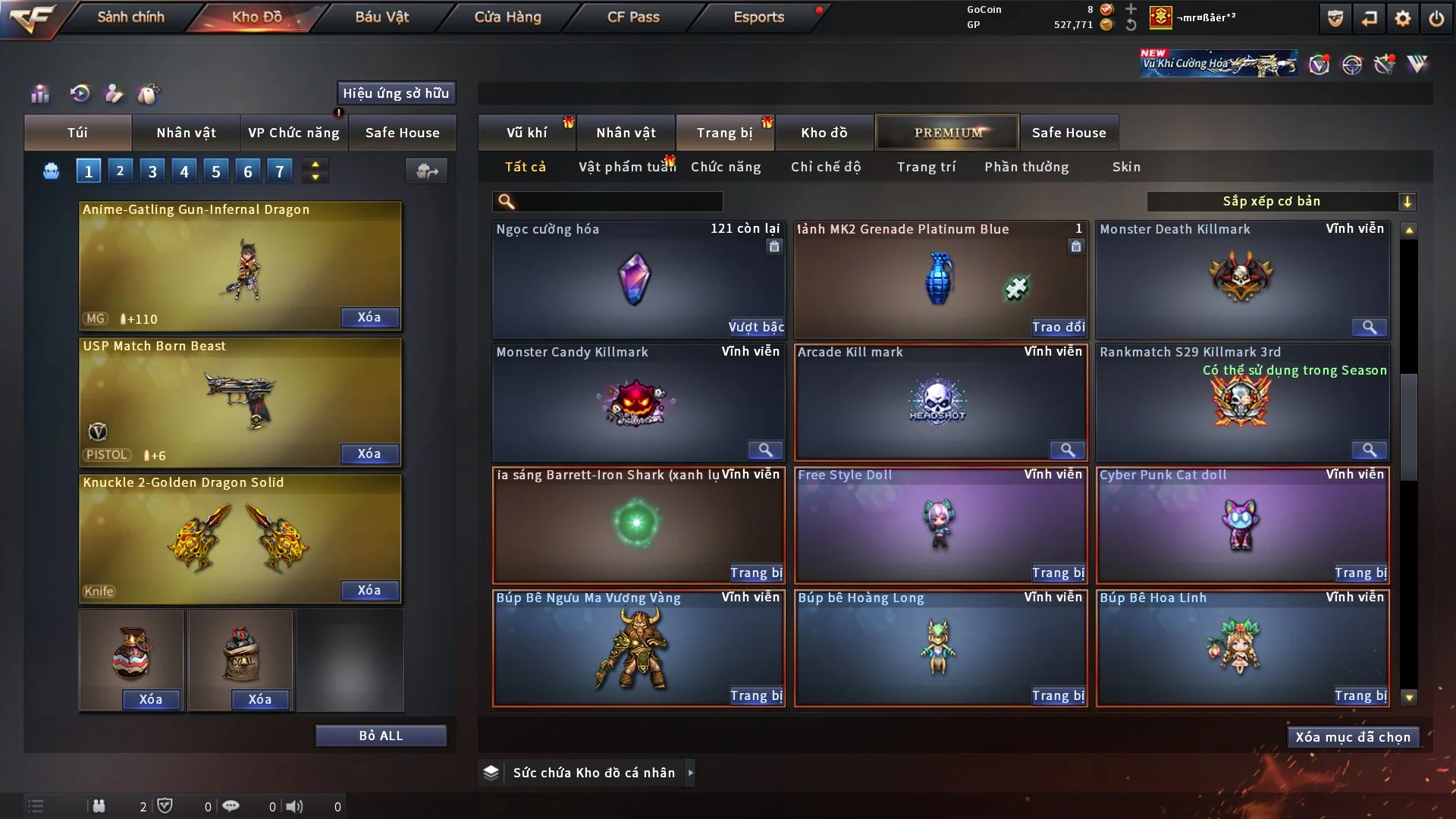The height and width of the screenshot is (819, 1456).
Task: Upgrade Ngọc cường hóa with Vượt bậc
Action: pos(756,327)
